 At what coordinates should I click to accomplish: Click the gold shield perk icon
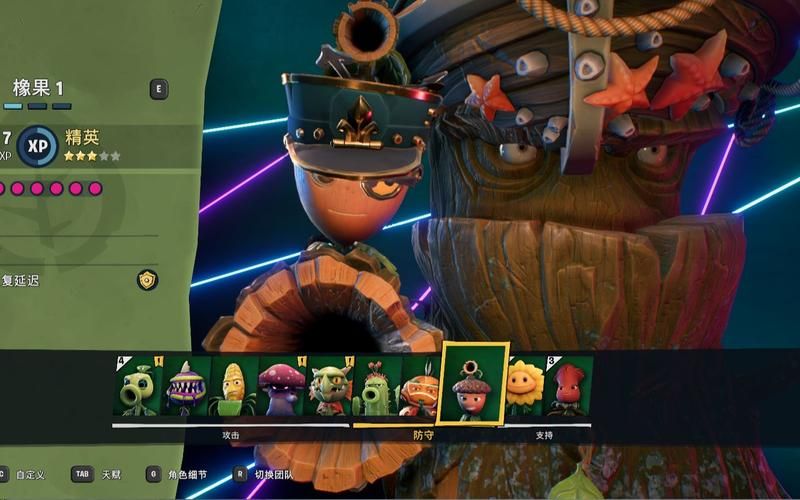[x=148, y=280]
